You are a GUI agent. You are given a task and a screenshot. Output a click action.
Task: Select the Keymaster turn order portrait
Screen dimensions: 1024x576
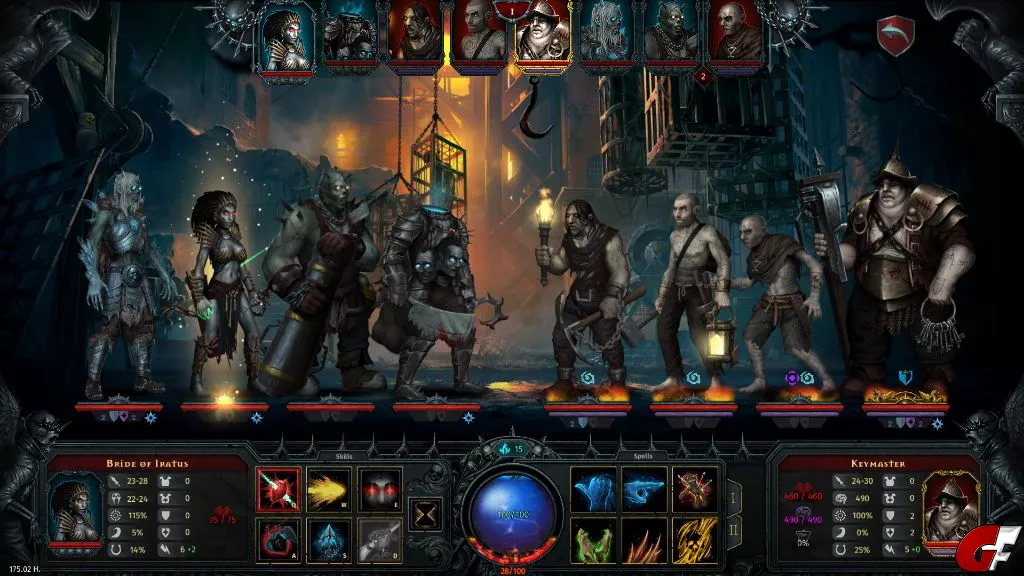point(542,37)
